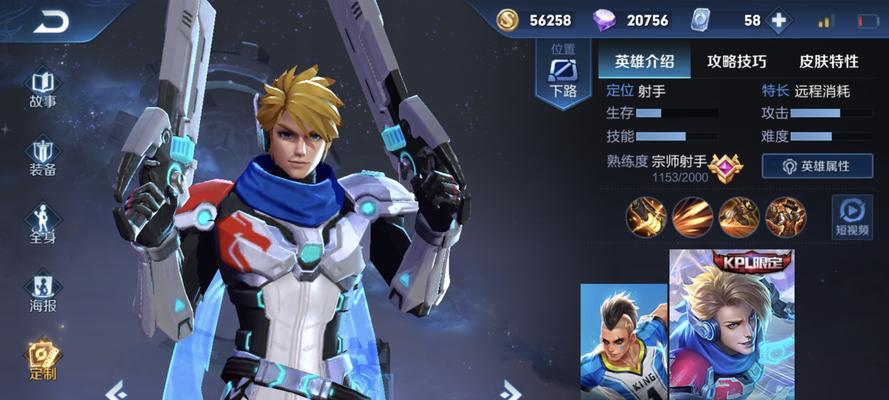Open the 下路 position selector
This screenshot has height=400, width=889.
[x=563, y=75]
